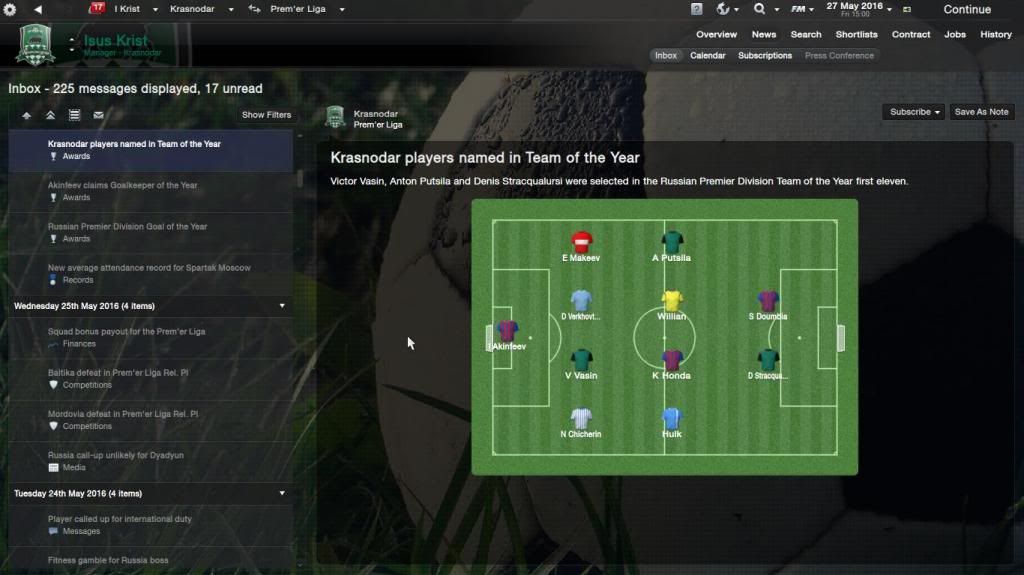Open the Jobs page
1024x575 pixels.
pos(955,35)
